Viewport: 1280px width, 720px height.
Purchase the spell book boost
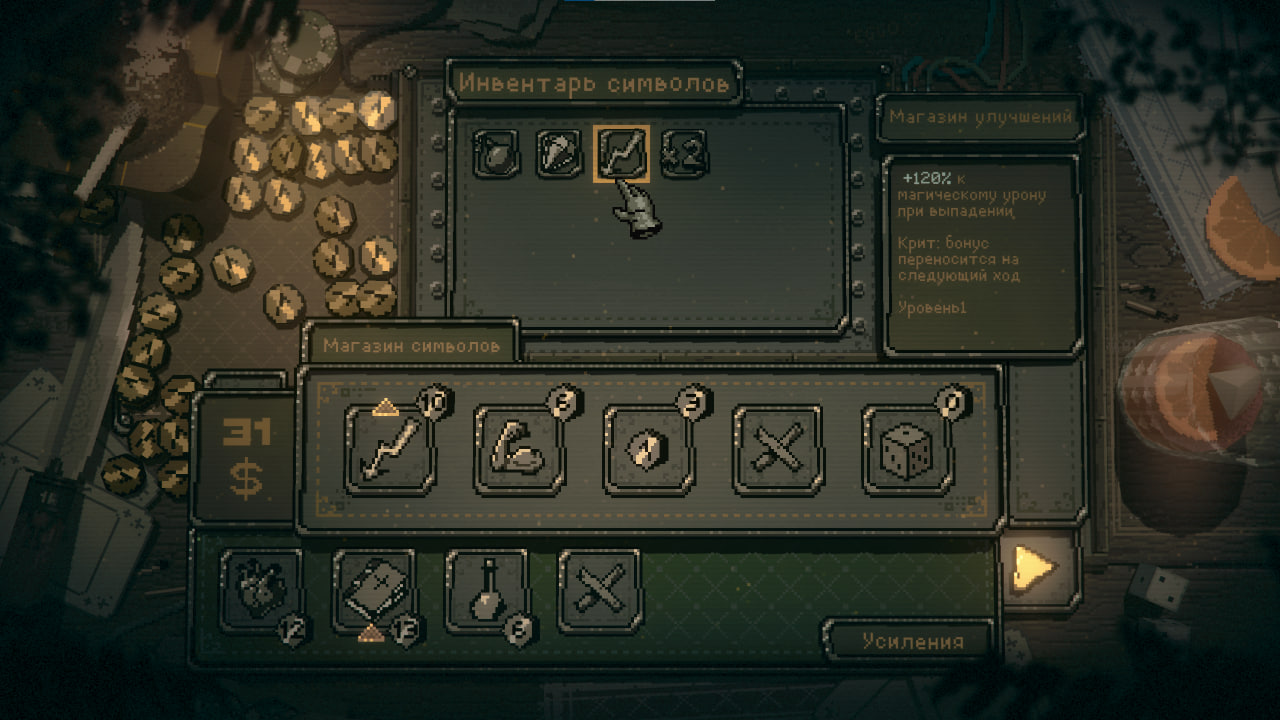(x=374, y=590)
